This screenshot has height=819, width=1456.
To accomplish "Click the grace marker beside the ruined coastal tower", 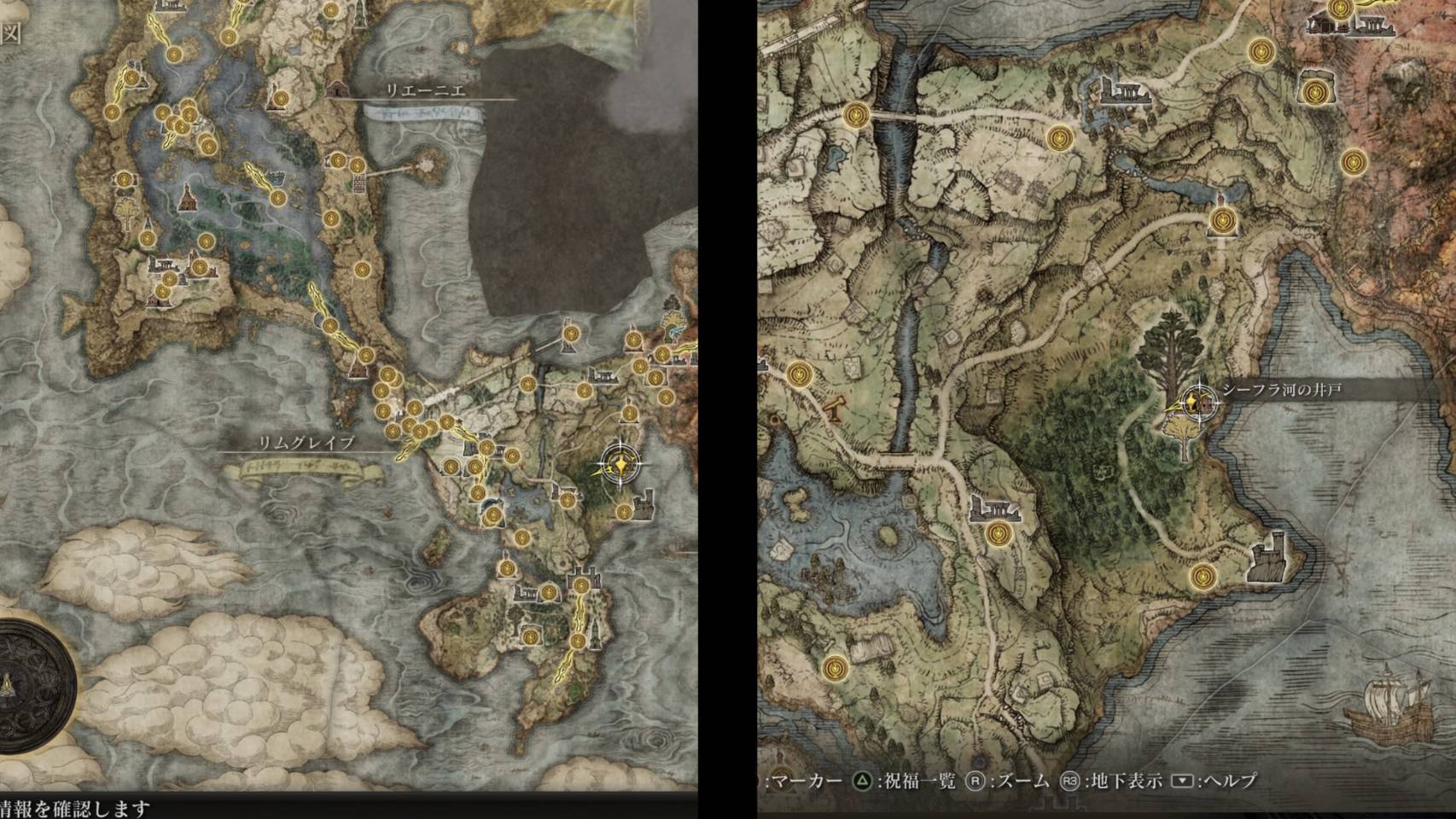I will 1204,577.
